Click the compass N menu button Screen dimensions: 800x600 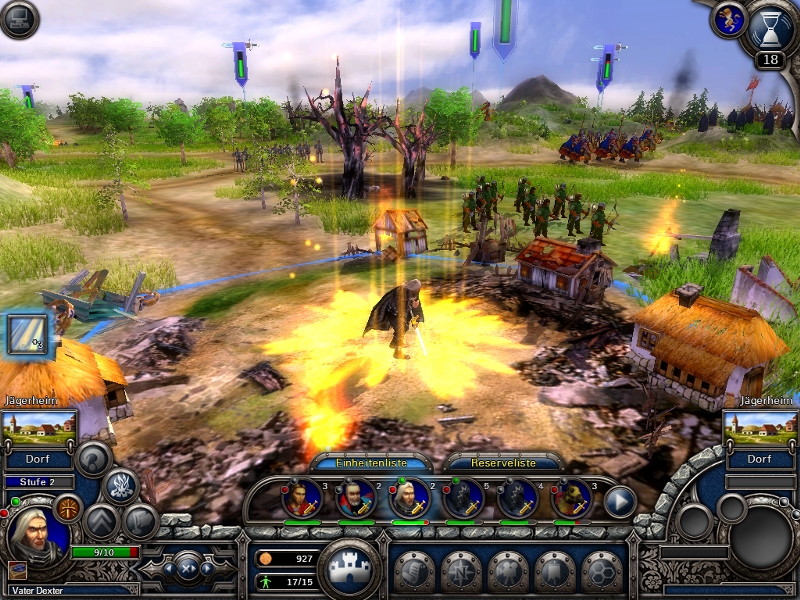pyautogui.click(x=461, y=572)
